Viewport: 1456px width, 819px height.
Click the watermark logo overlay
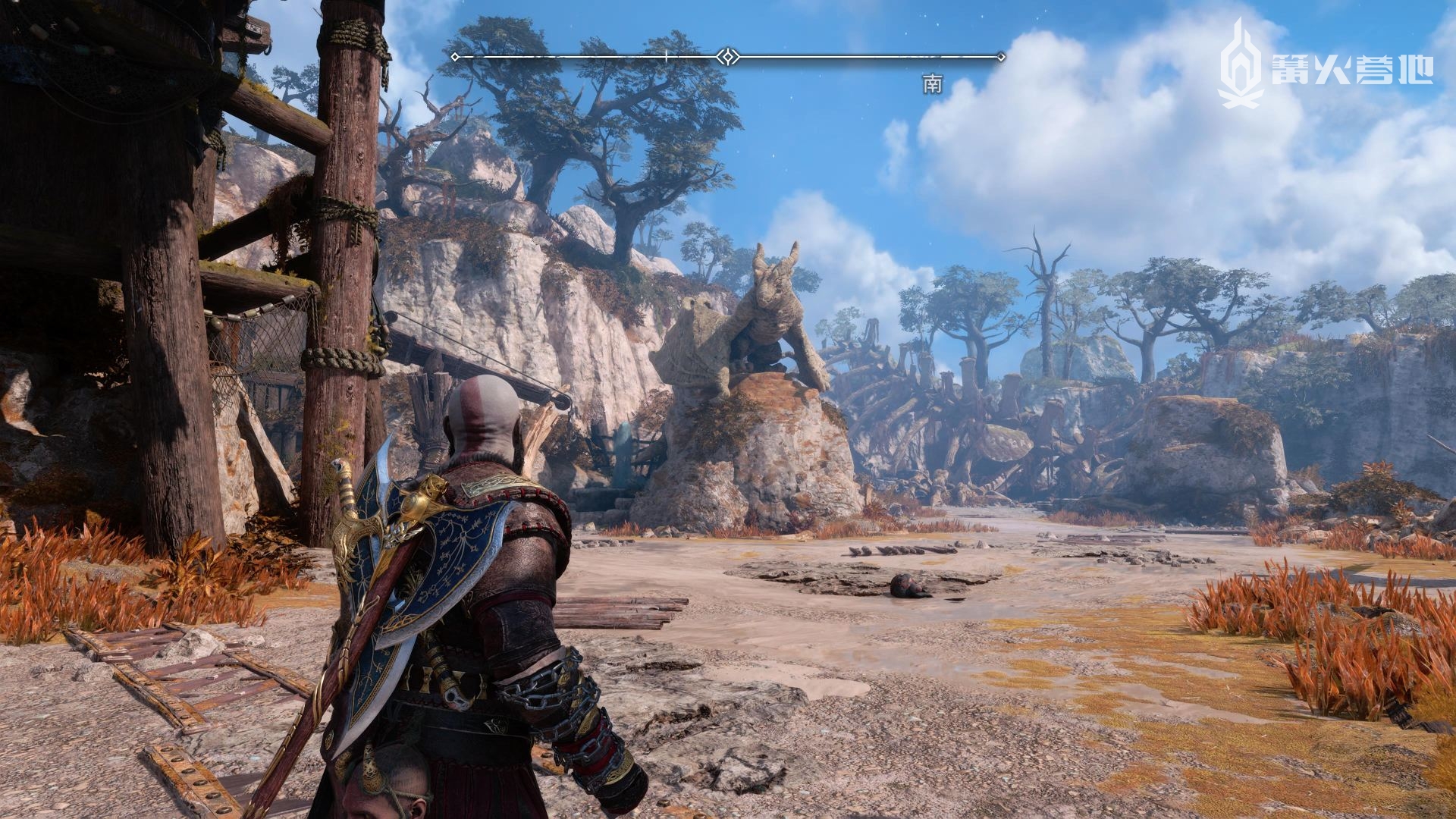tap(1326, 64)
